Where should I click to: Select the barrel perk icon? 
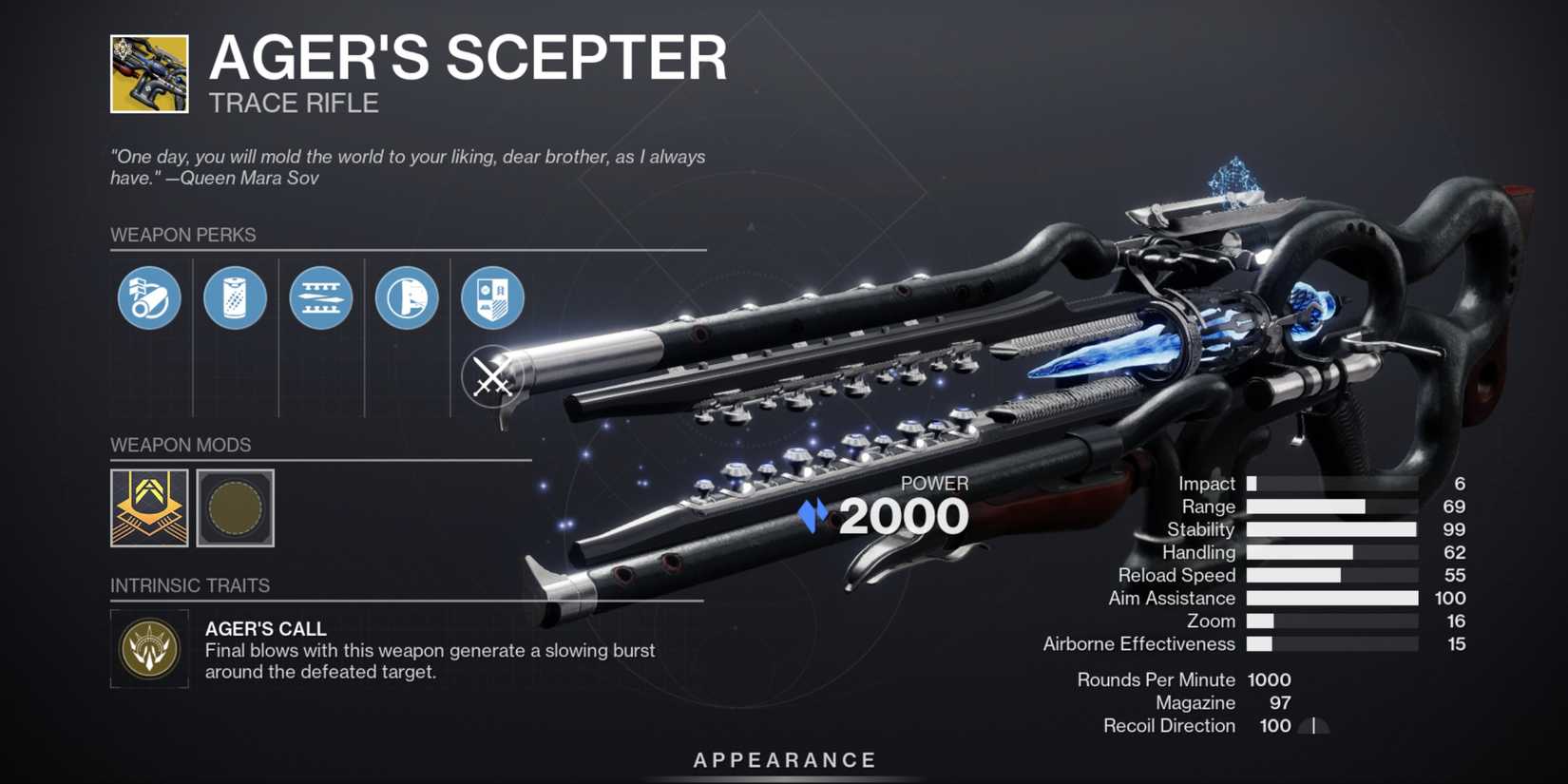tap(148, 297)
